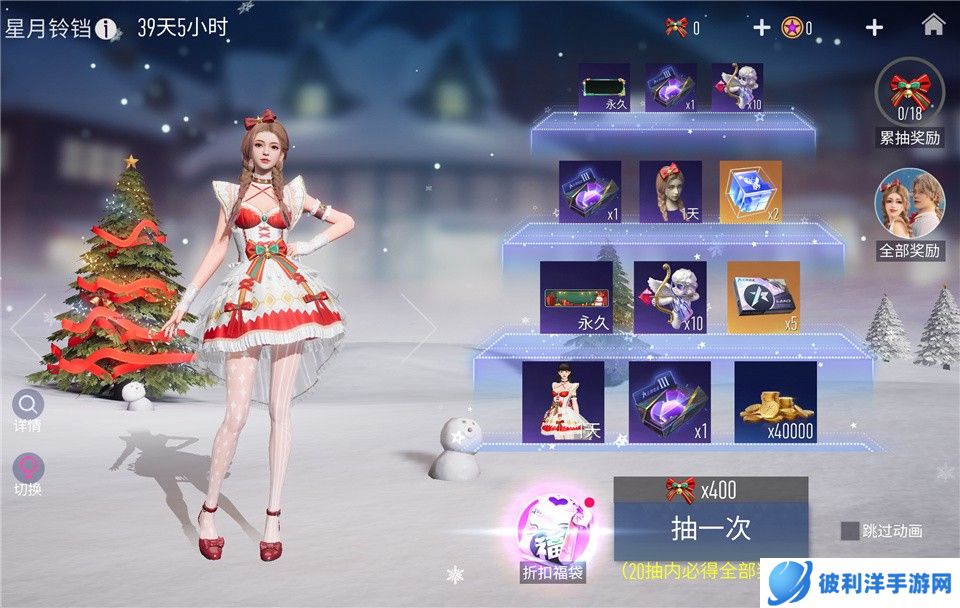Select the pigtail hairstyle reward tile

click(x=670, y=192)
